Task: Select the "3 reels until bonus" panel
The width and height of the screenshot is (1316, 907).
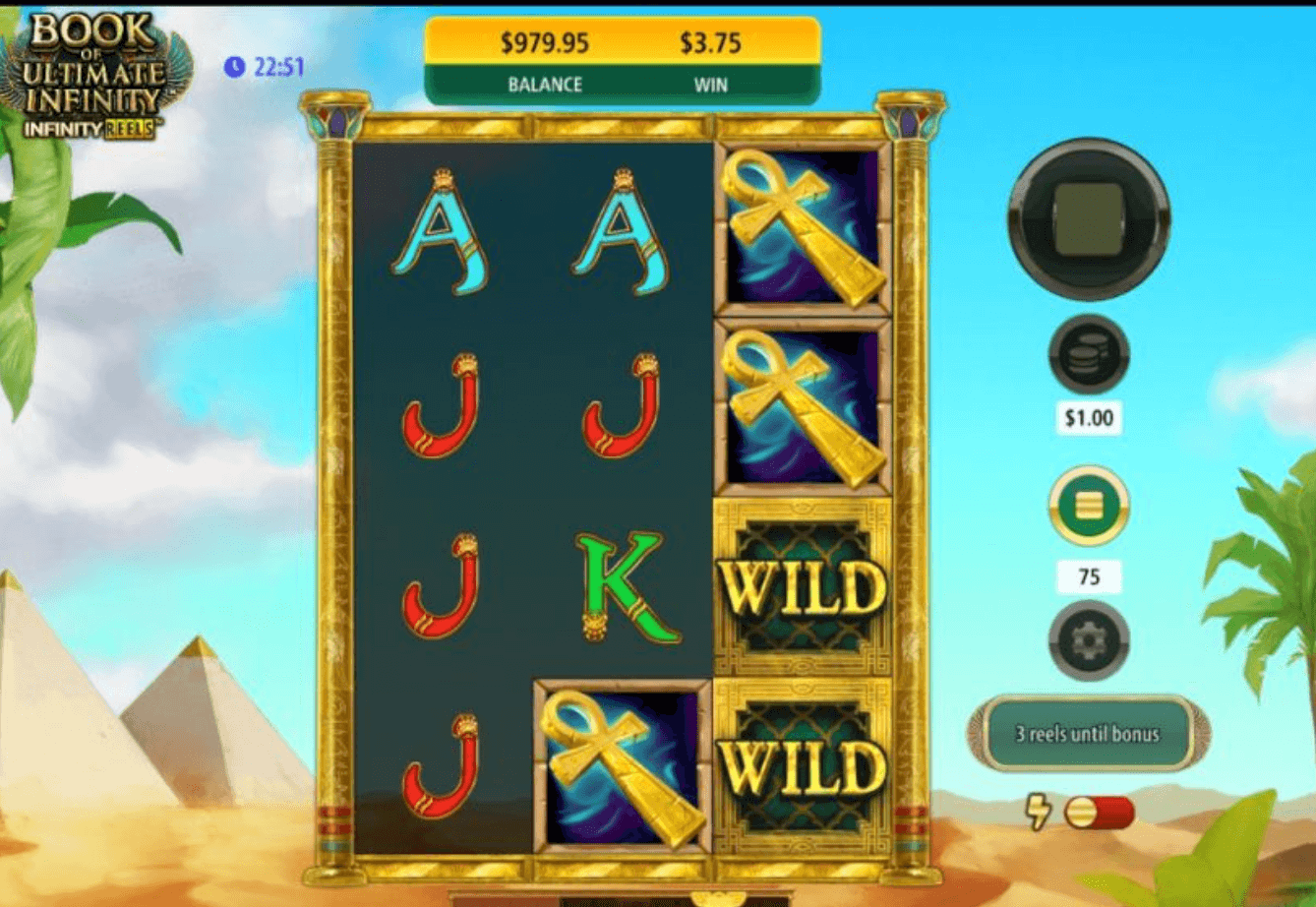Action: point(1088,734)
